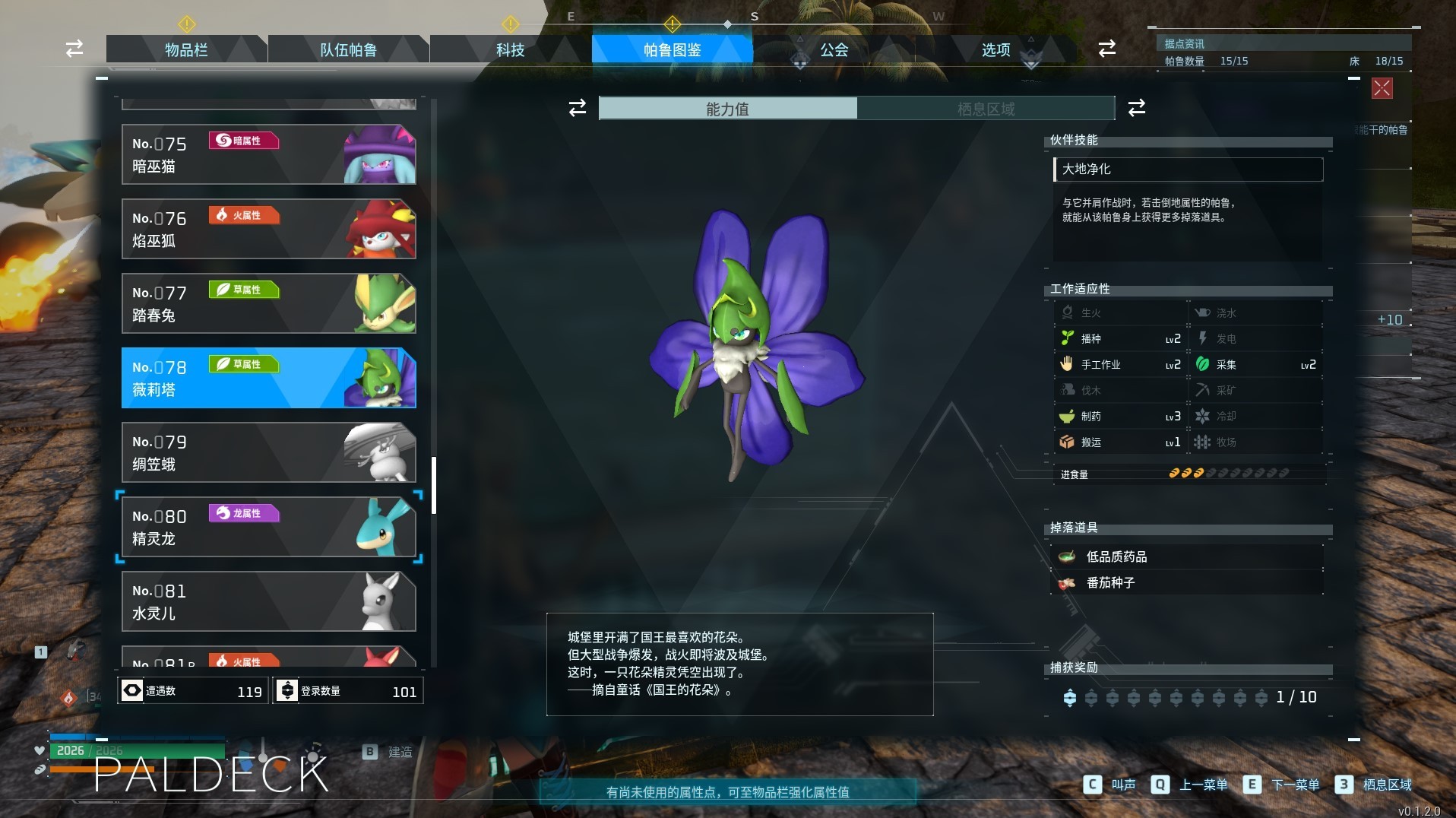Select Paldeck entry No.080 精灵龙
Viewport: 1456px width, 818px height.
coord(267,527)
